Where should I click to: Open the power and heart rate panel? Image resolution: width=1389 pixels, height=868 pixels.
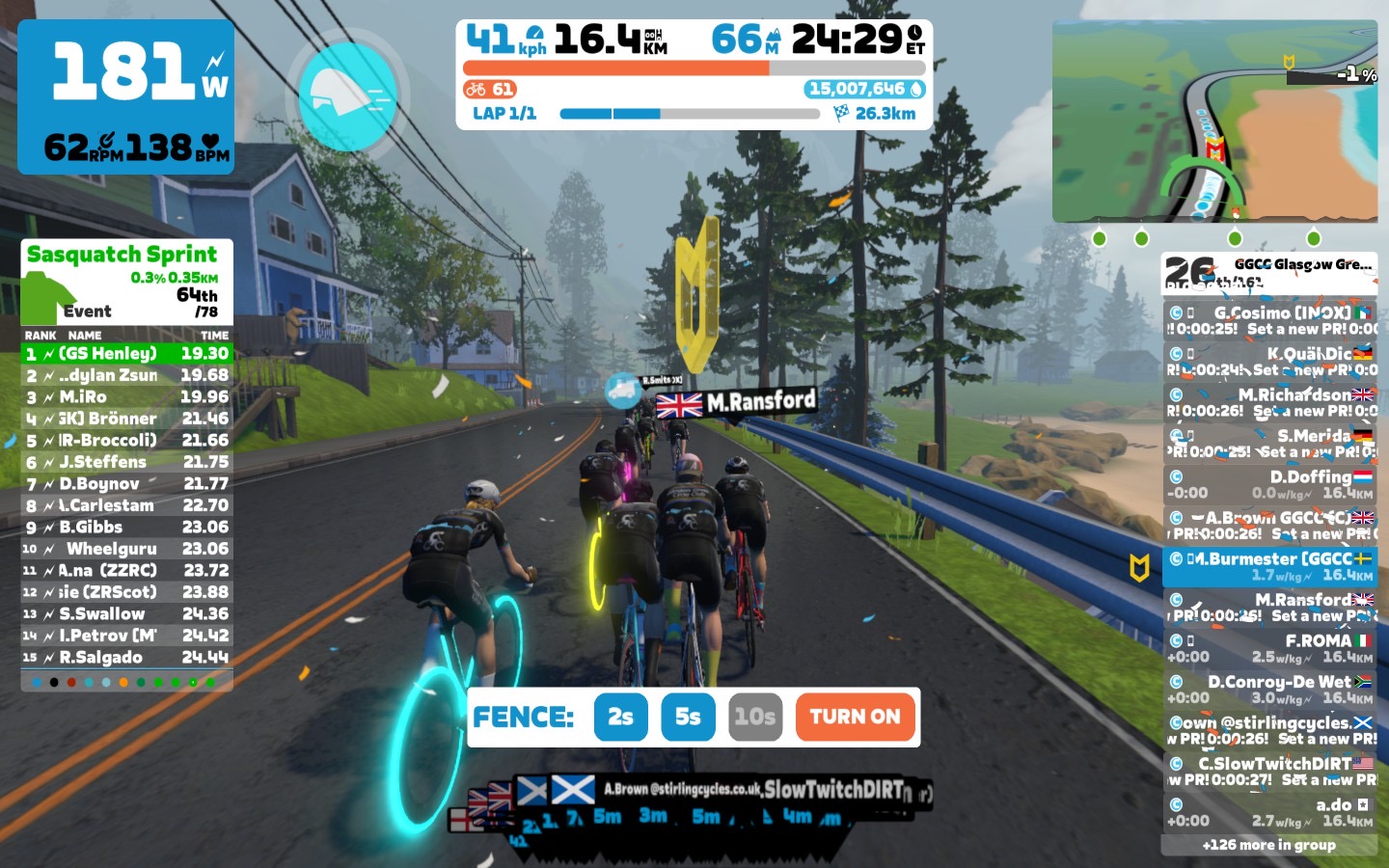[x=126, y=96]
